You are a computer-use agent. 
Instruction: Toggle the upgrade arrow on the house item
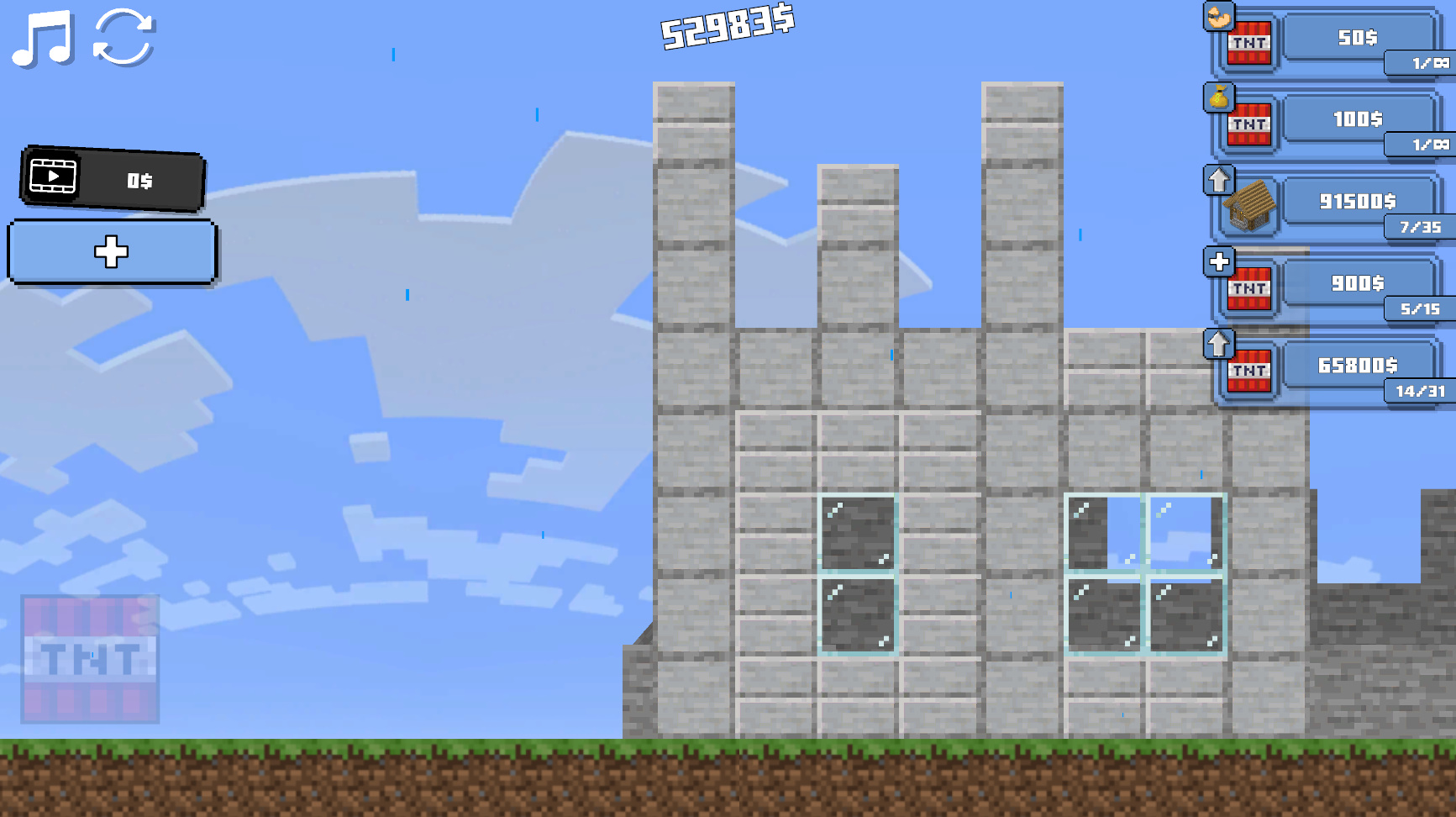coord(1220,181)
